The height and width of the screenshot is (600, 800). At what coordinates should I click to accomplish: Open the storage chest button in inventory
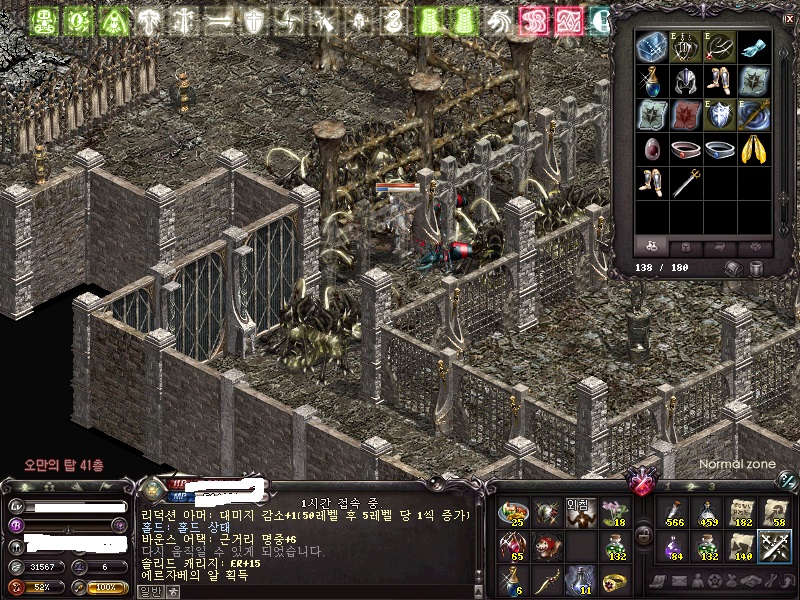click(734, 269)
